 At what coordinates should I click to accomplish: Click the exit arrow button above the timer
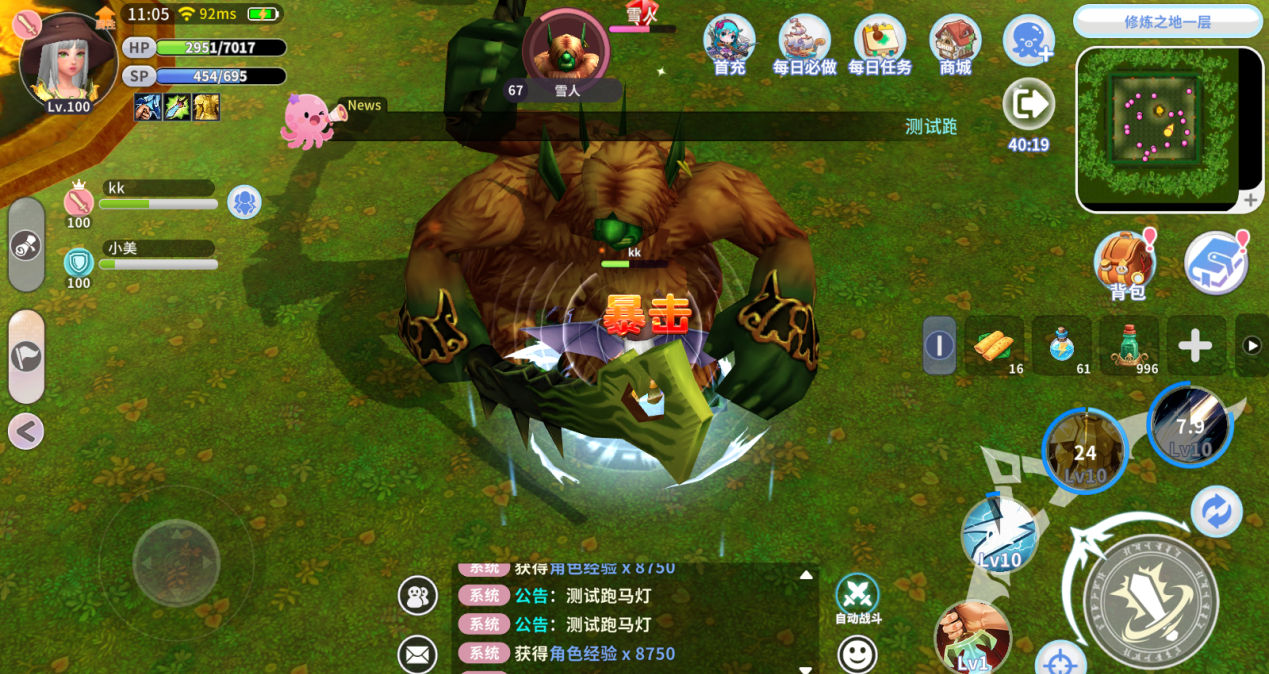click(1028, 103)
